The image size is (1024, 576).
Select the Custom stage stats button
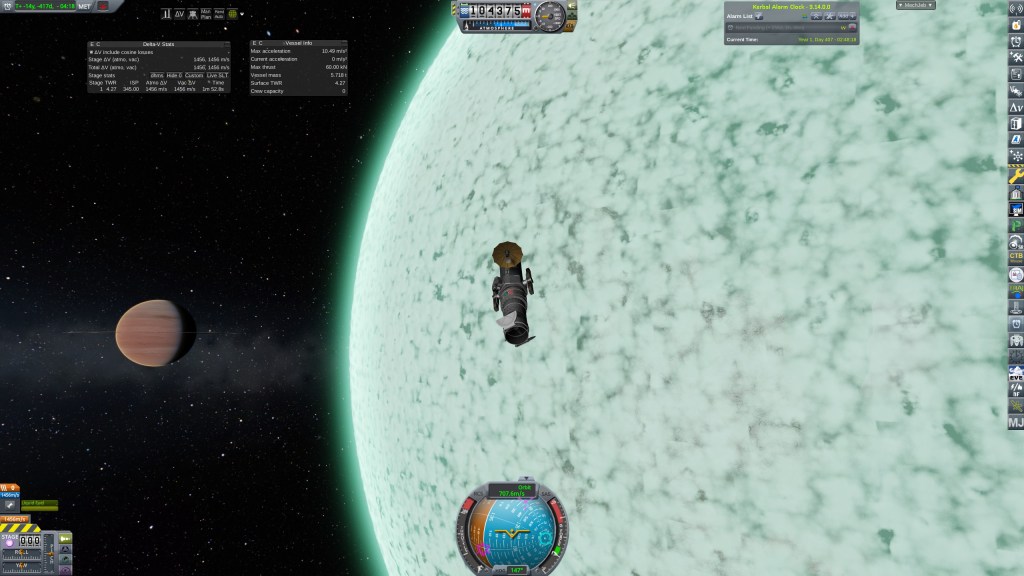pyautogui.click(x=194, y=75)
